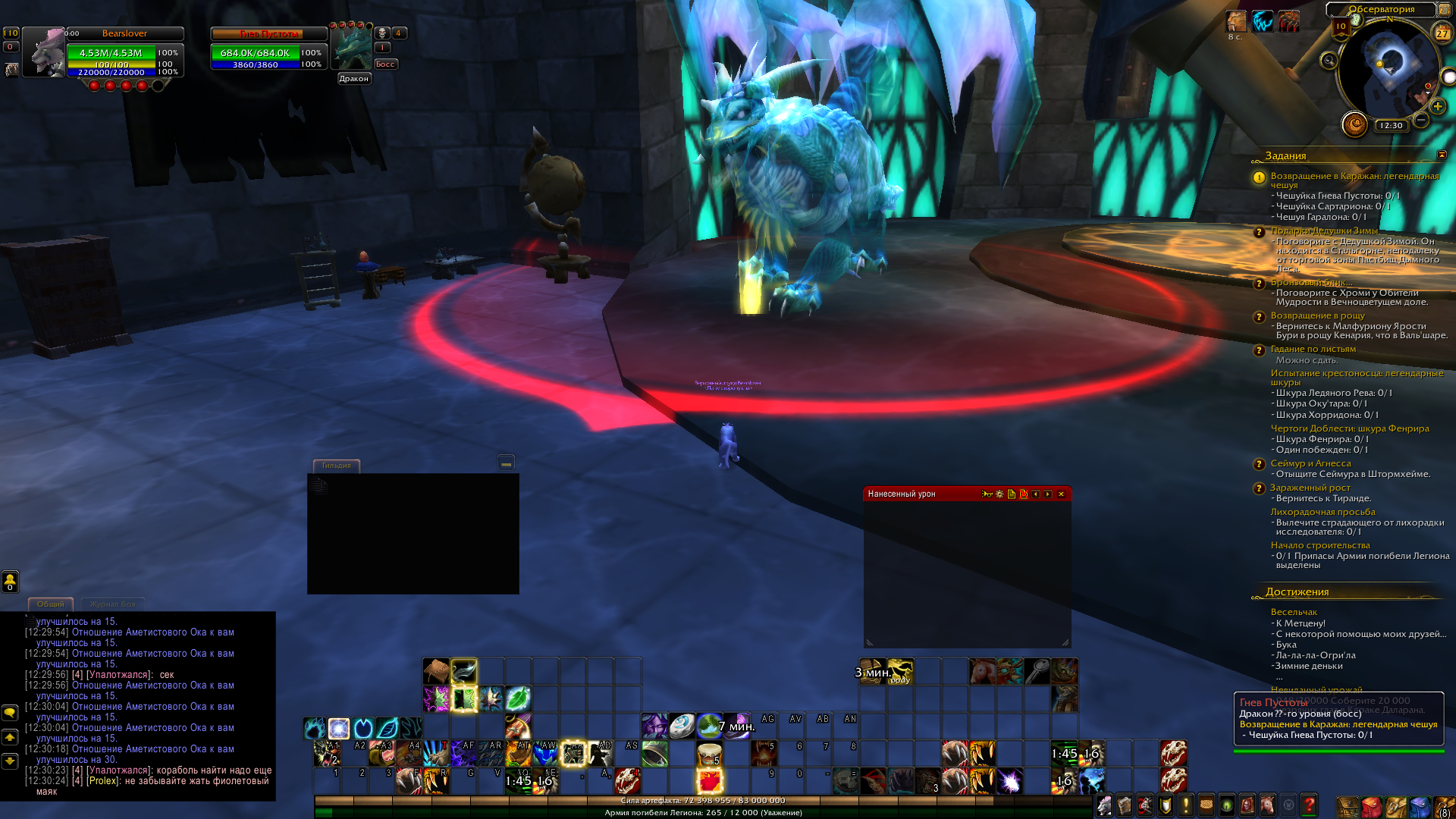Activate the red glowing item slot

click(710, 780)
